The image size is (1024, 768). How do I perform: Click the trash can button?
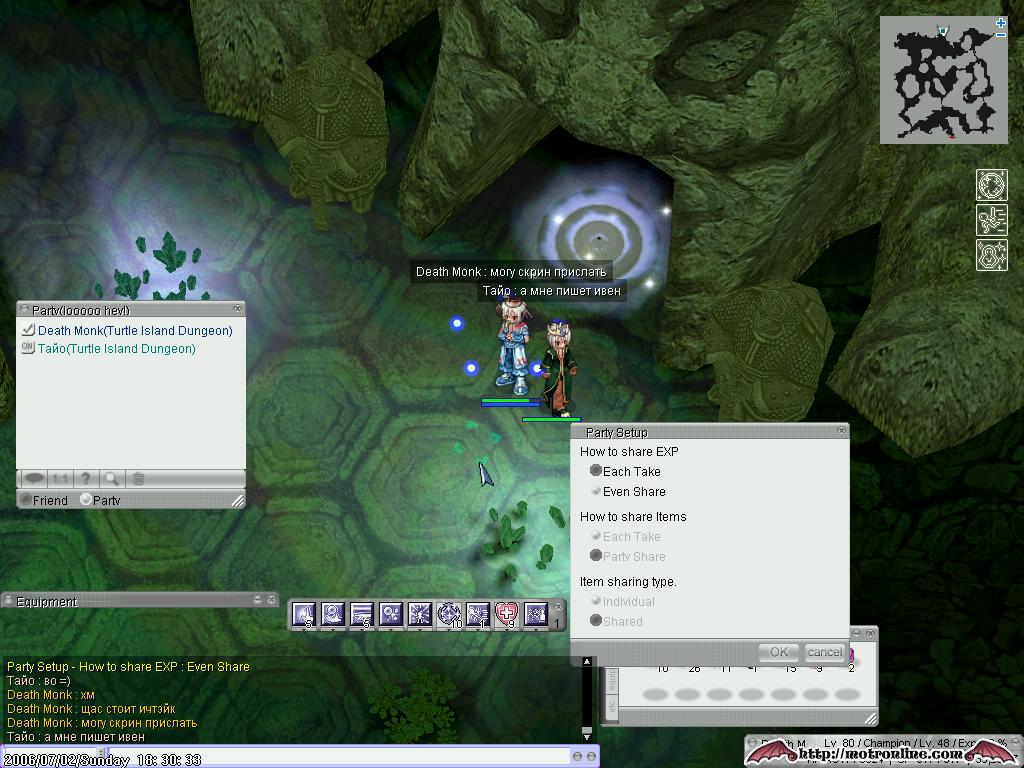tap(139, 479)
